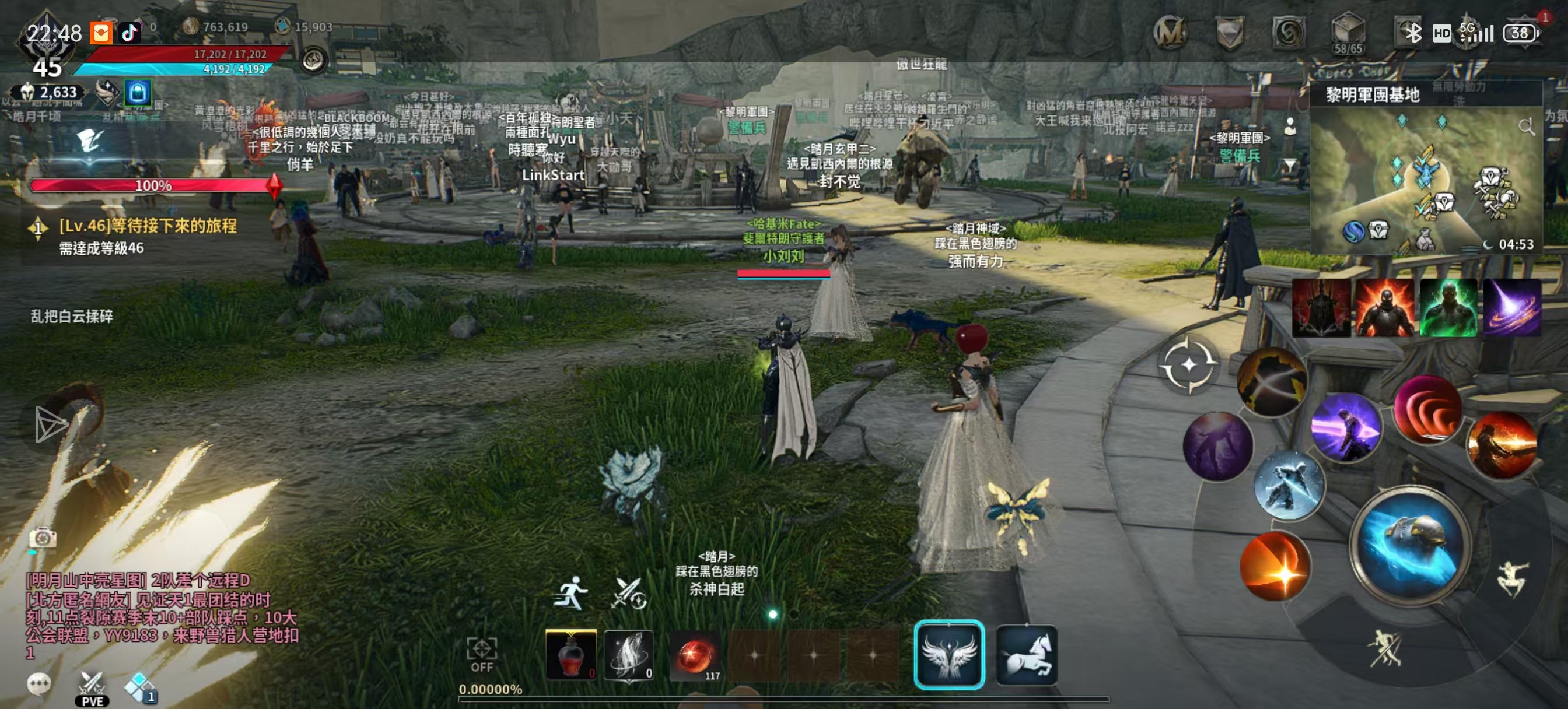The width and height of the screenshot is (1568, 709).
Task: Tap the large blue main attack button
Action: tap(1410, 545)
